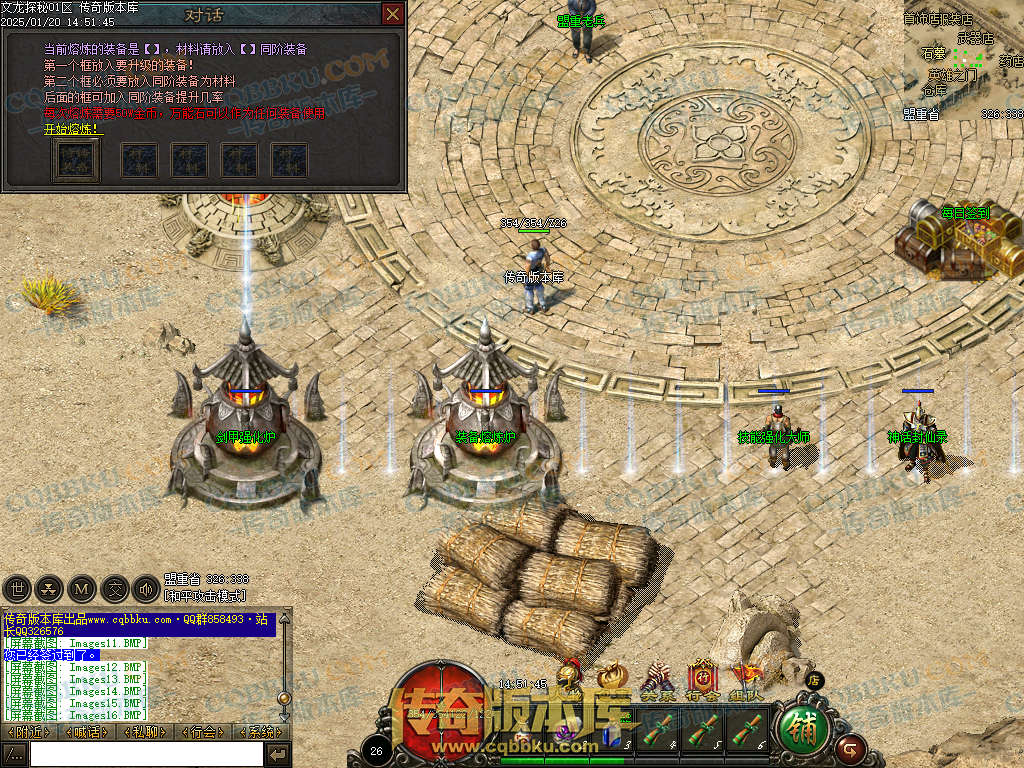Toggle sound with the speaker button
This screenshot has width=1024, height=768.
[147, 589]
